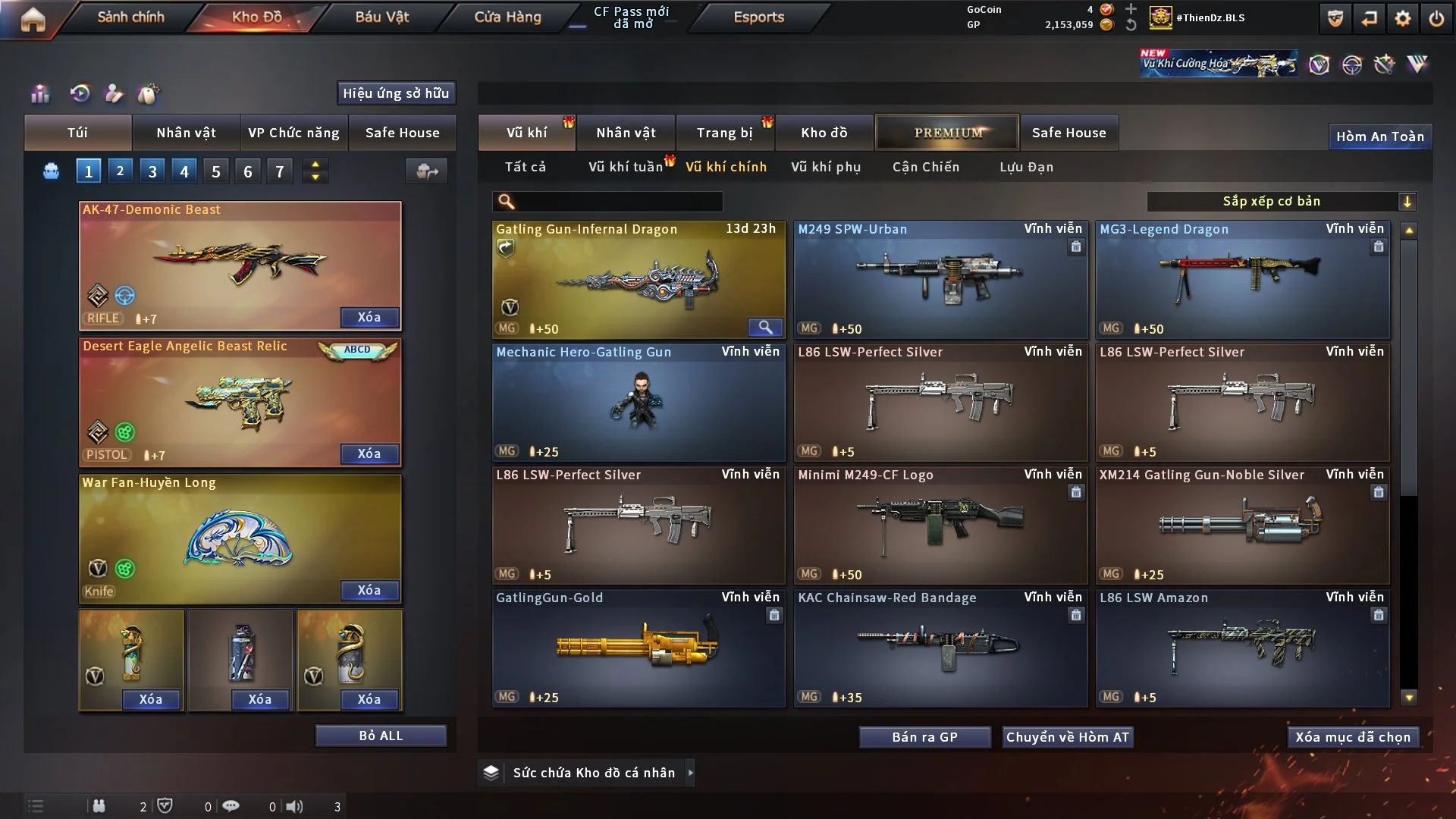The height and width of the screenshot is (819, 1456).
Task: Open the Cửa Hàng shop menu
Action: tap(507, 17)
